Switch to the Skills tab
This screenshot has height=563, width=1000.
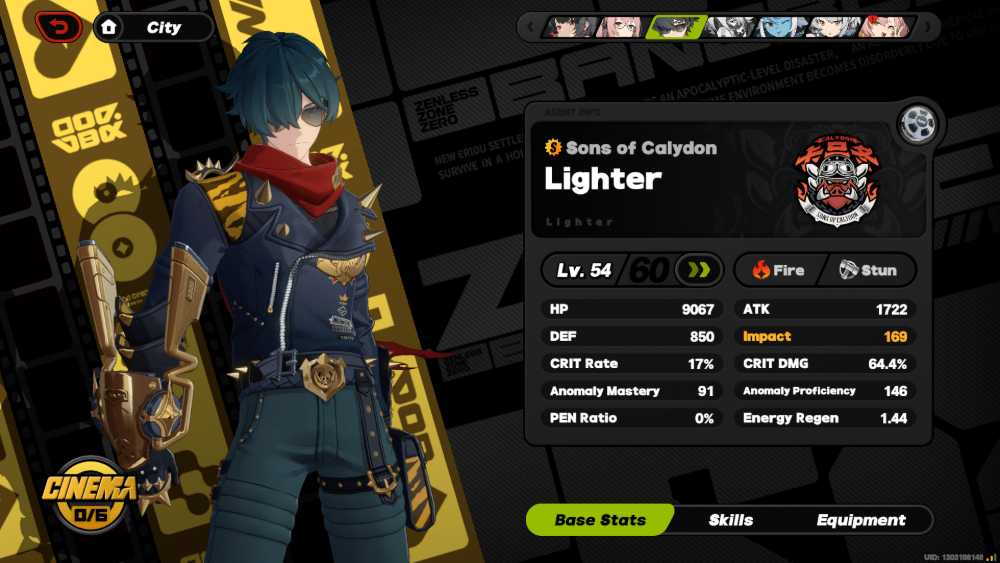point(730,520)
